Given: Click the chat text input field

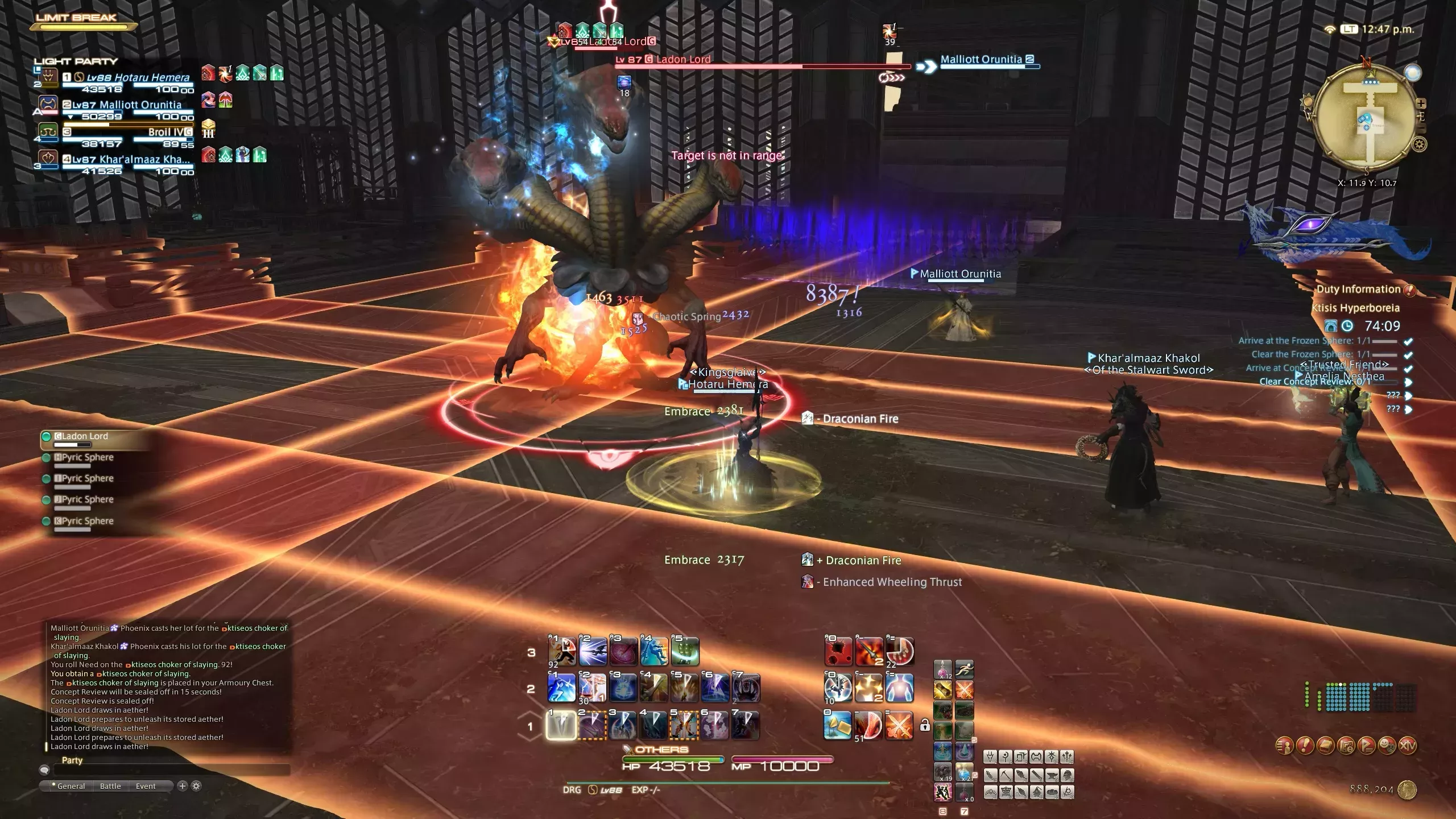Looking at the screenshot, I should [x=171, y=770].
